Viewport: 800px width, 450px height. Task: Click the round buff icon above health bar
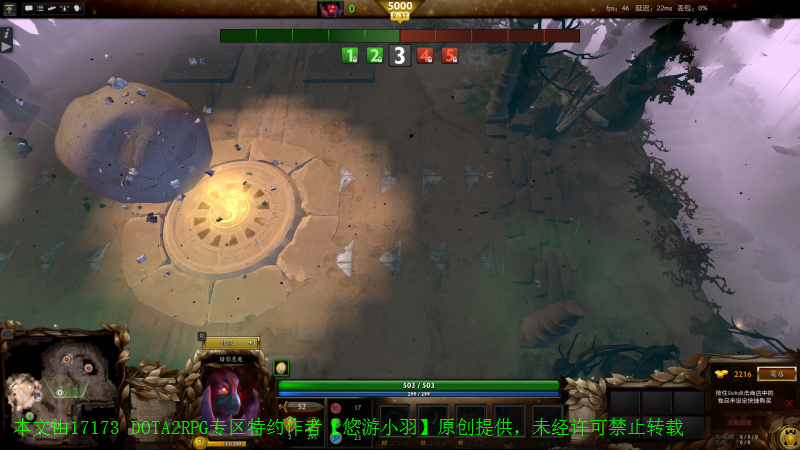281,368
